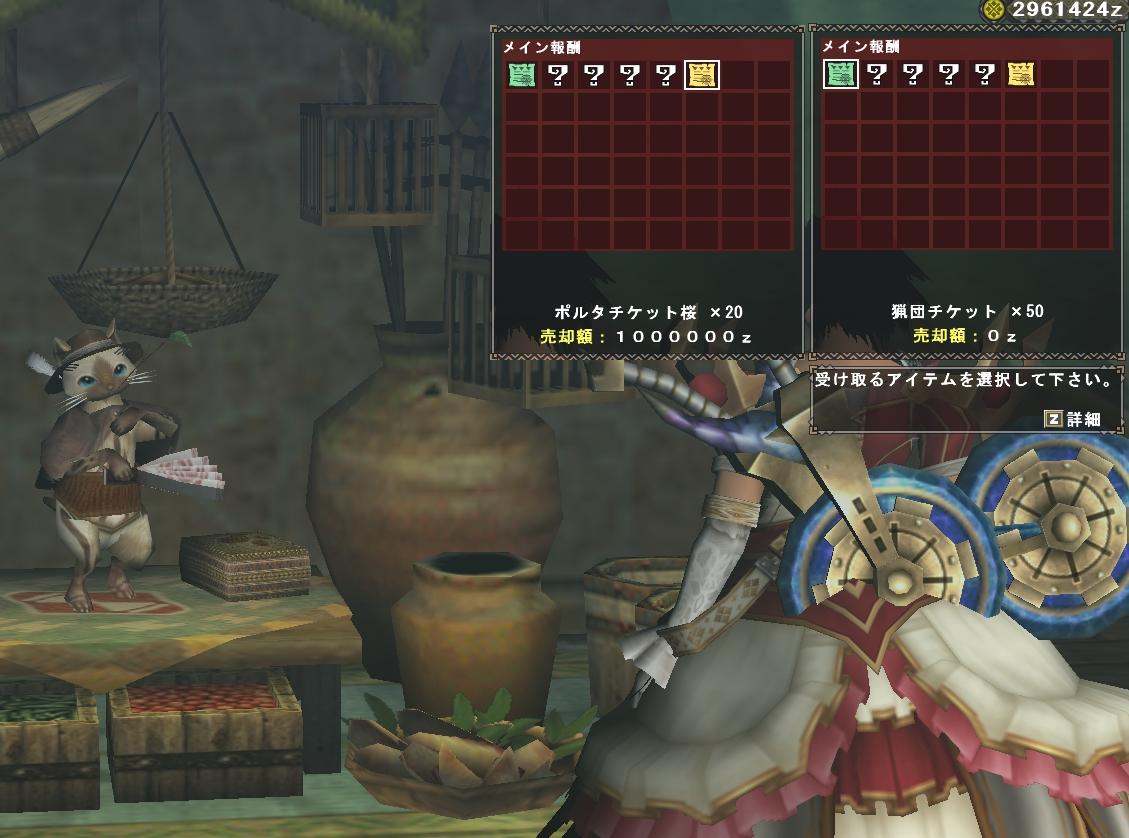1129x838 pixels.
Task: Select the green ticket in the left reward panel
Action: coord(521,74)
